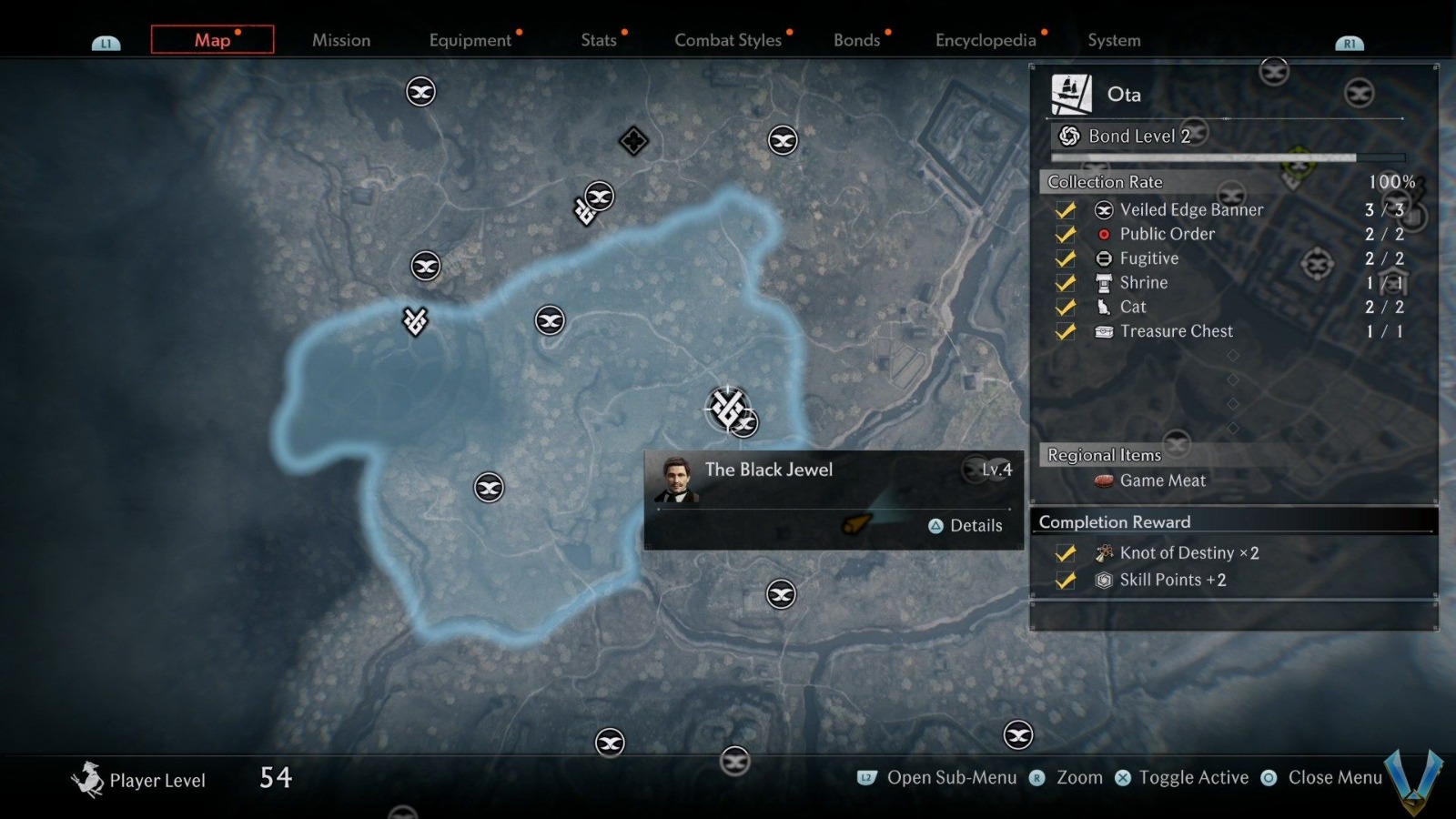Switch to the System tab

1114,40
